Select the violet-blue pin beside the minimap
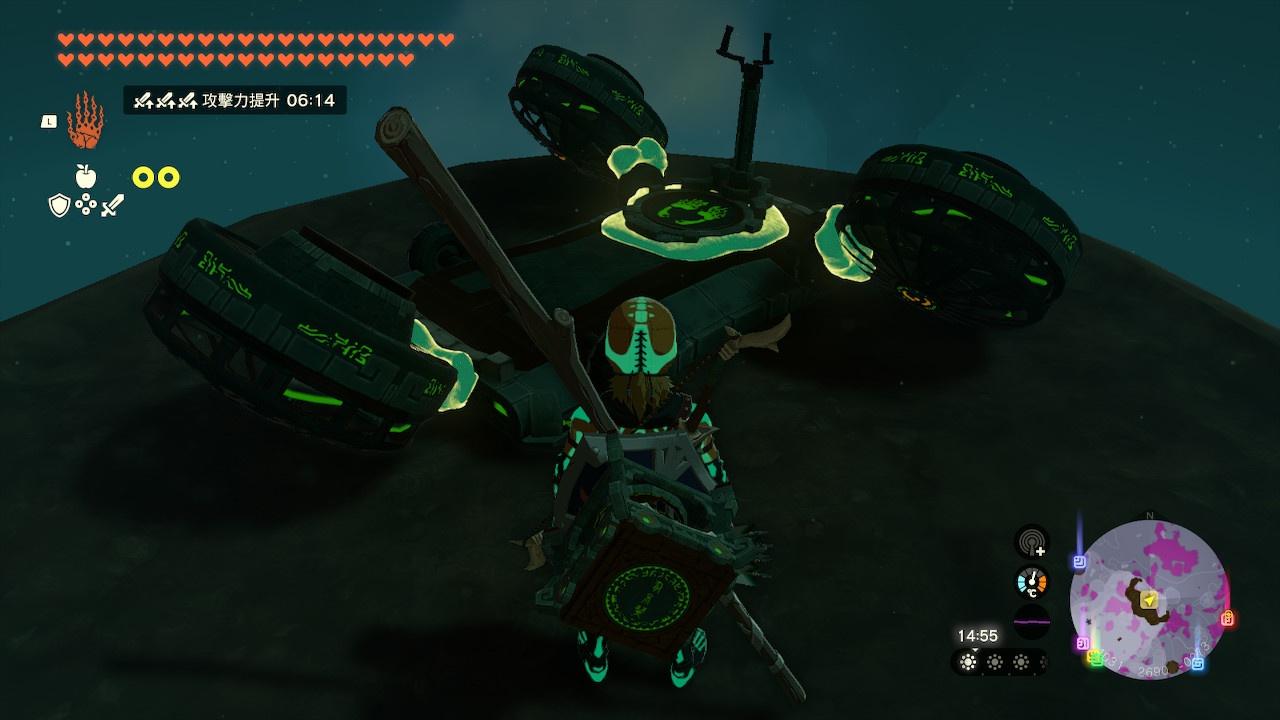1280x720 pixels. 1079,562
